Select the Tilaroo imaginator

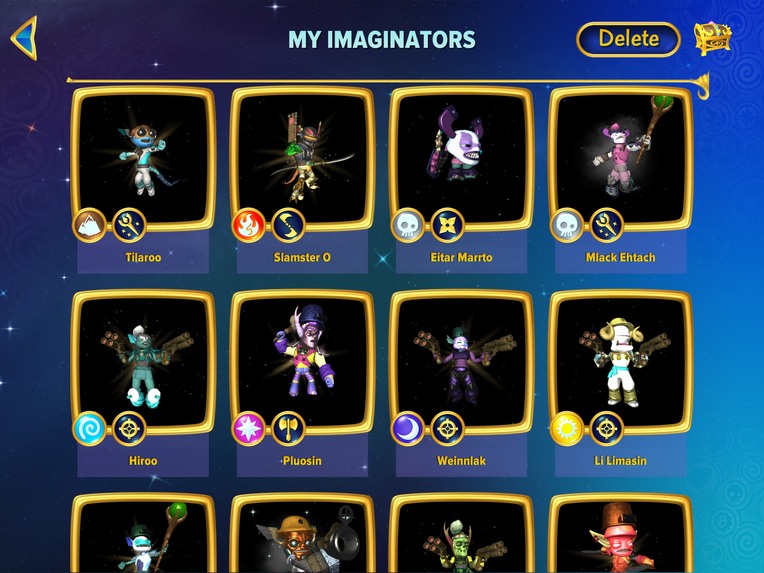pyautogui.click(x=143, y=160)
